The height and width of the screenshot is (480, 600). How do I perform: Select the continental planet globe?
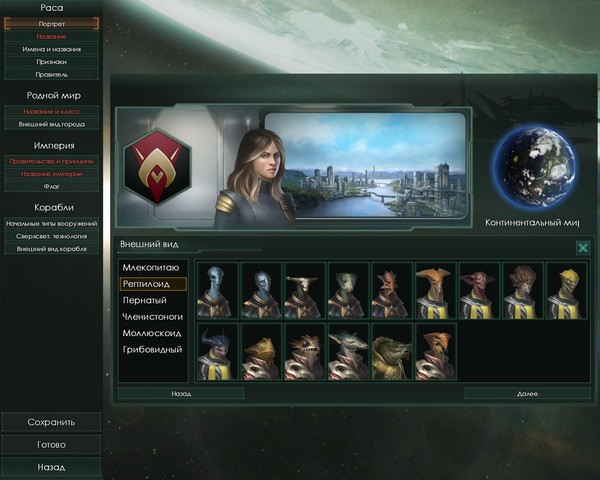(x=532, y=165)
